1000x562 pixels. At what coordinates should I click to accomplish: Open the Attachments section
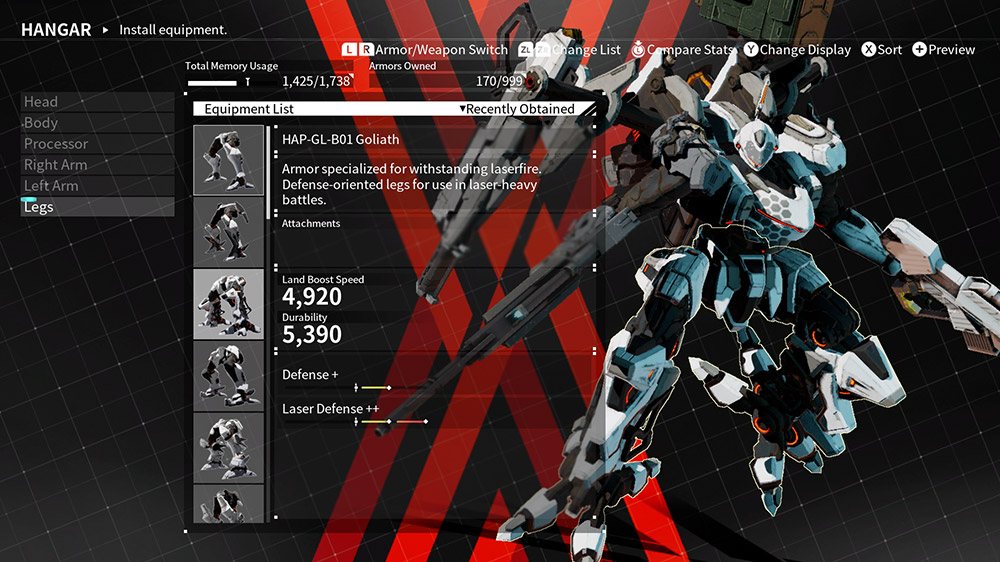click(x=311, y=224)
